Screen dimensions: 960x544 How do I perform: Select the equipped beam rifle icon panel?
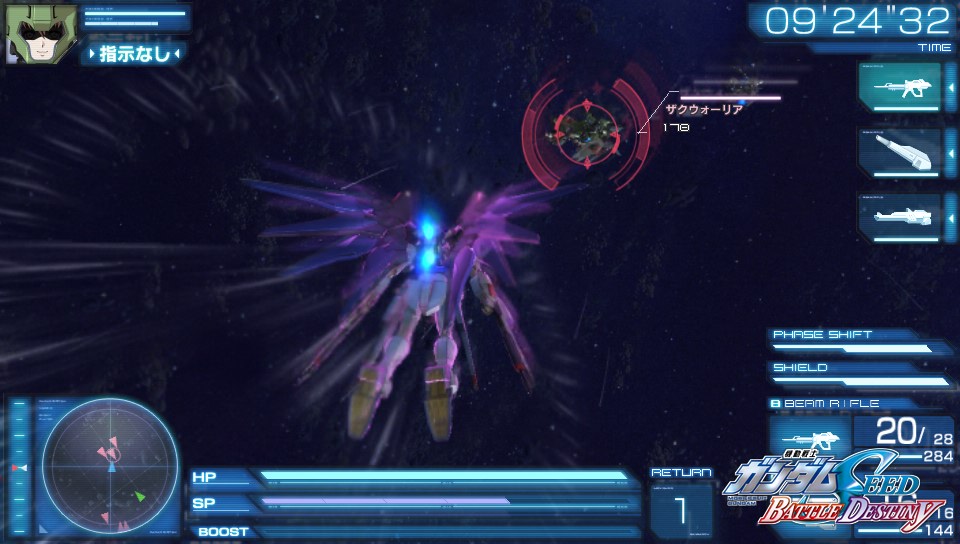point(808,441)
